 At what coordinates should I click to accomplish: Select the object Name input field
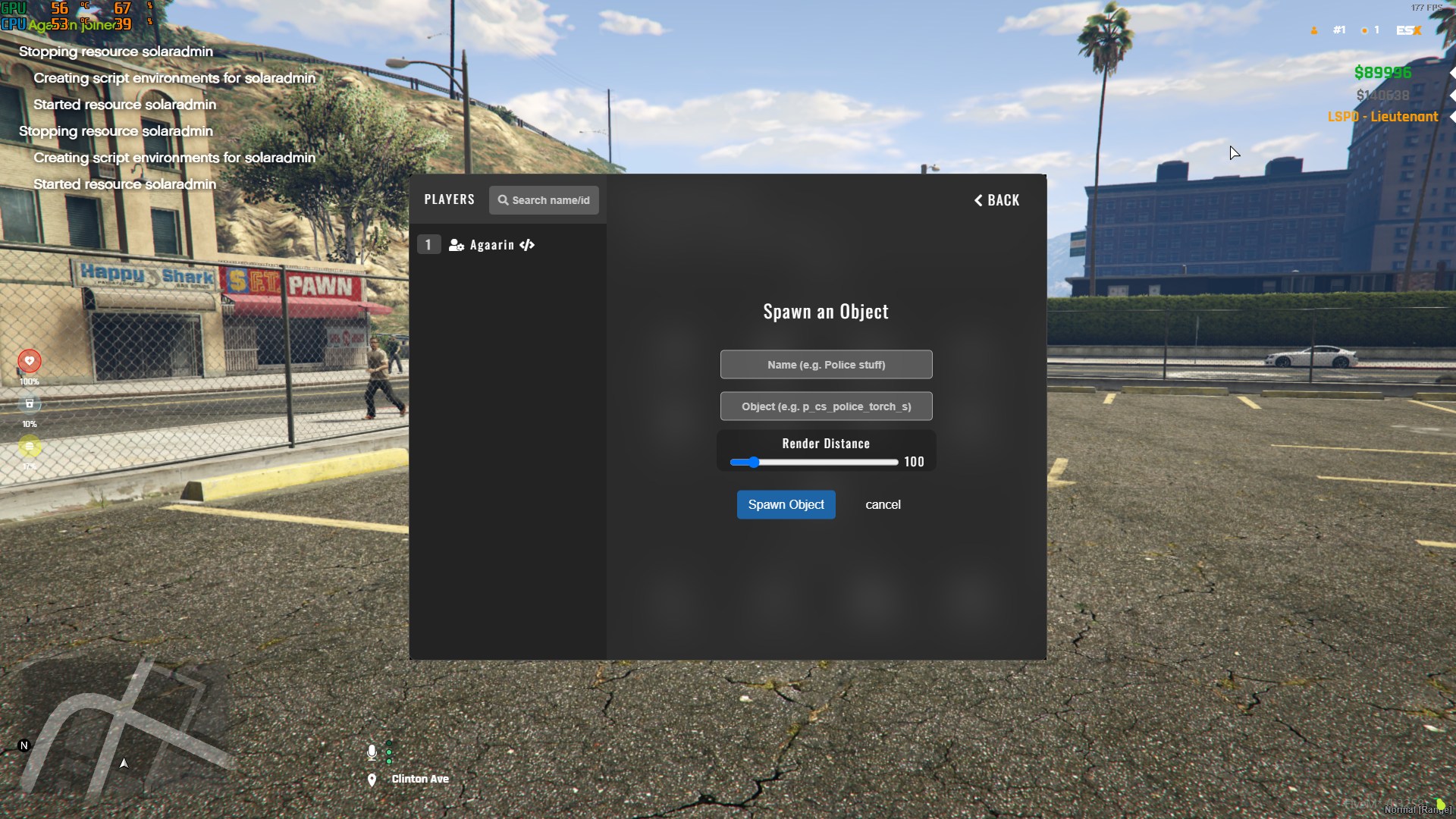click(x=826, y=365)
